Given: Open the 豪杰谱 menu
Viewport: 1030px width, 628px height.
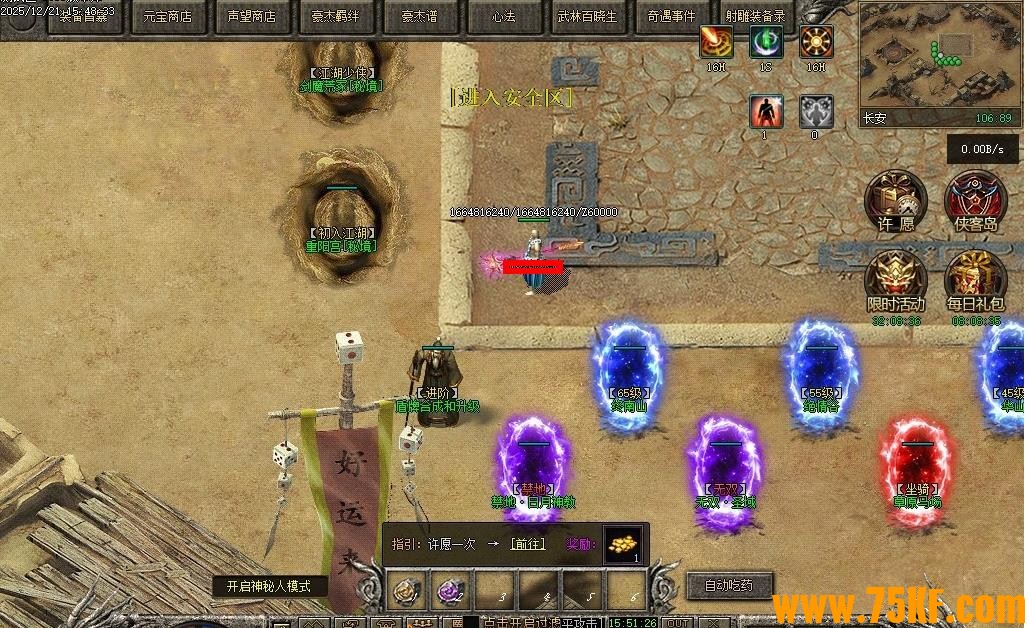Looking at the screenshot, I should pyautogui.click(x=419, y=16).
